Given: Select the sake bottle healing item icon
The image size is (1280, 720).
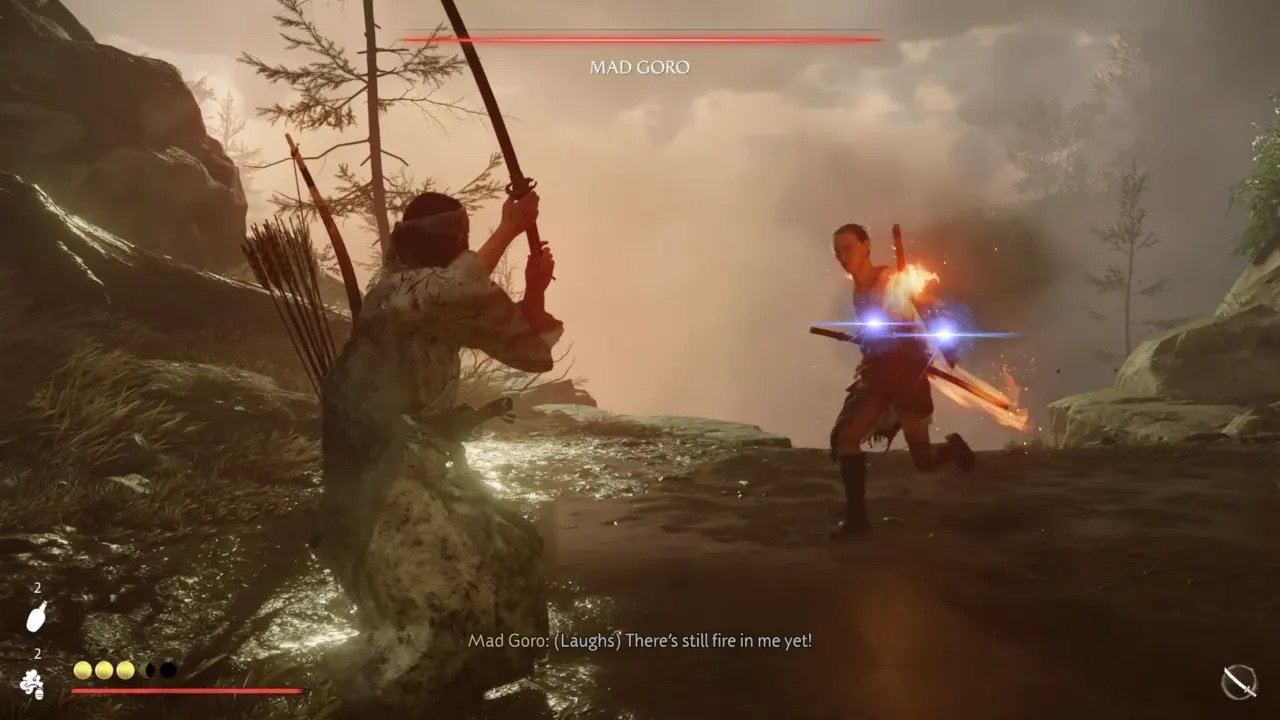Looking at the screenshot, I should [36, 618].
